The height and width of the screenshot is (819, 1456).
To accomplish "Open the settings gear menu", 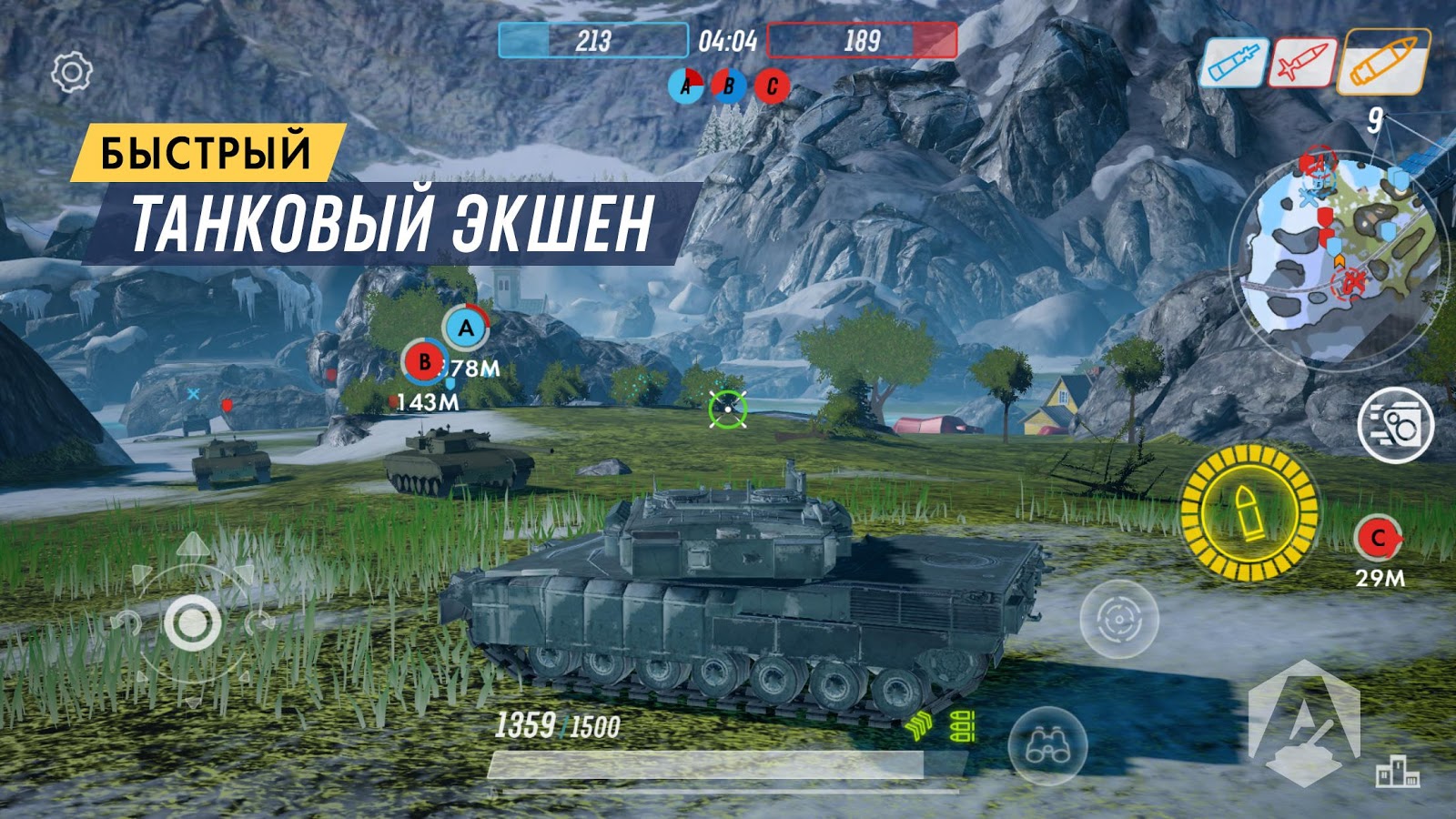I will [x=73, y=73].
